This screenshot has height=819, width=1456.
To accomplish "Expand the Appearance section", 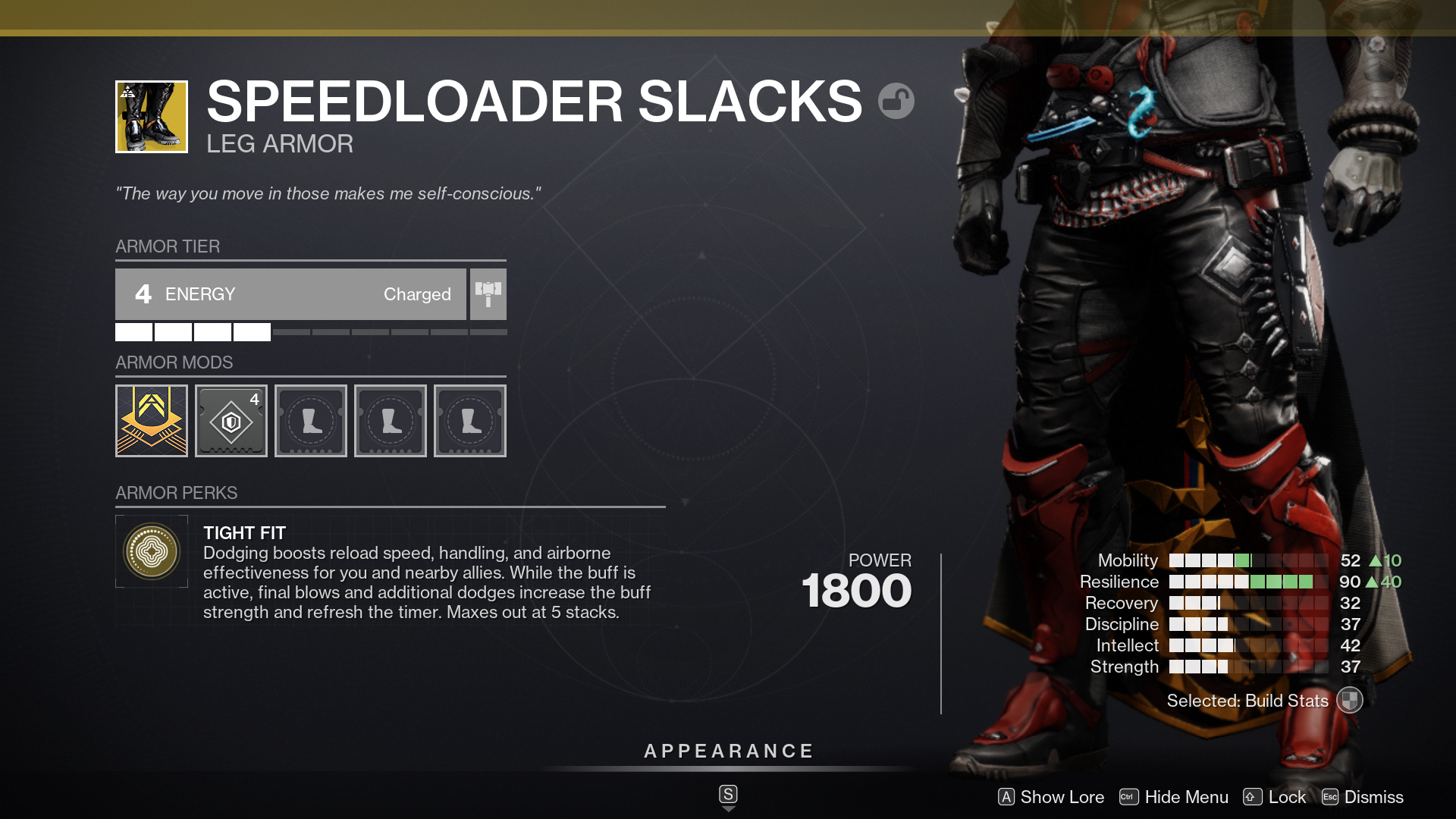I will [727, 751].
